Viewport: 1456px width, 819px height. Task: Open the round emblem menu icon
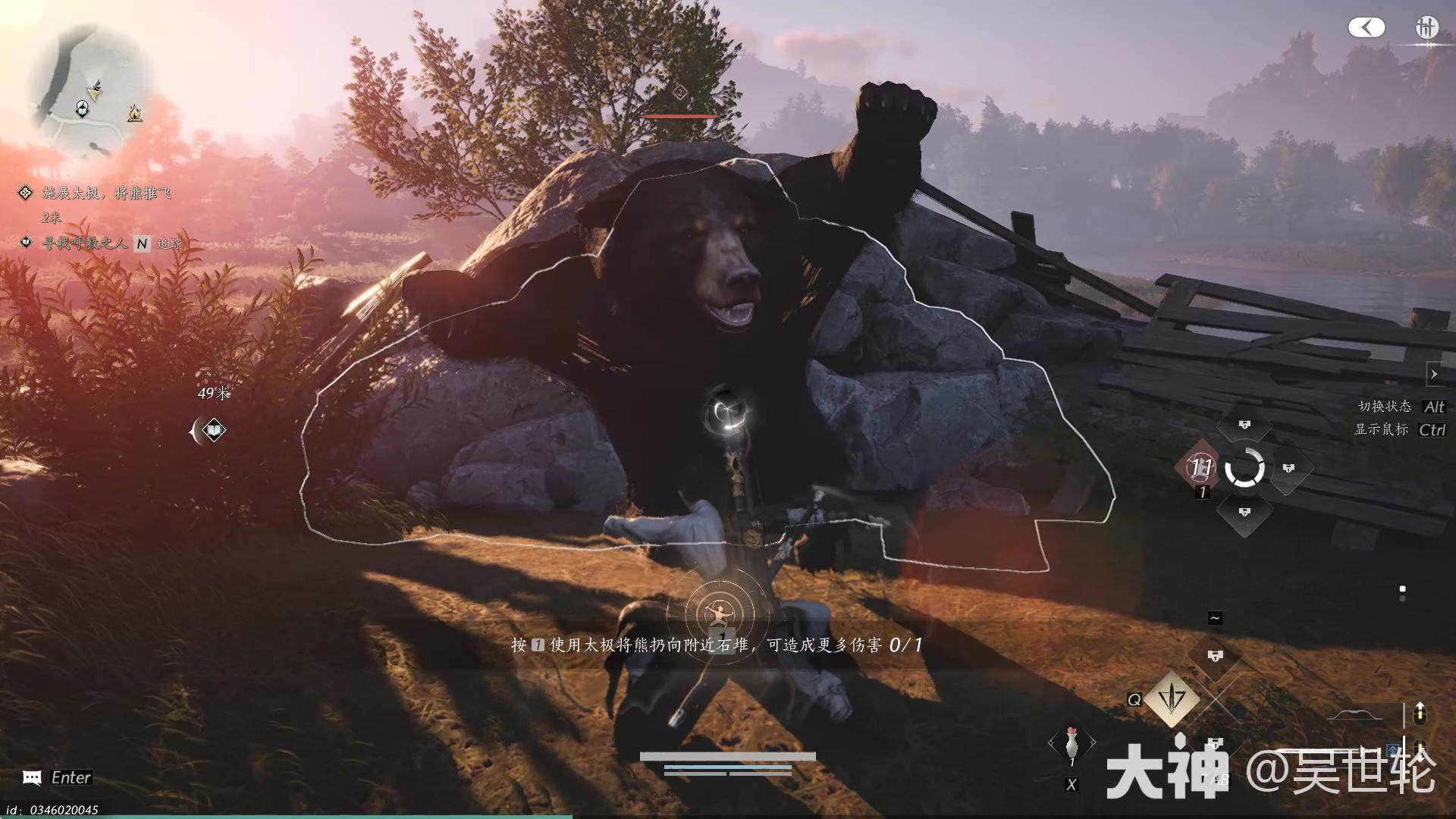pos(1426,28)
